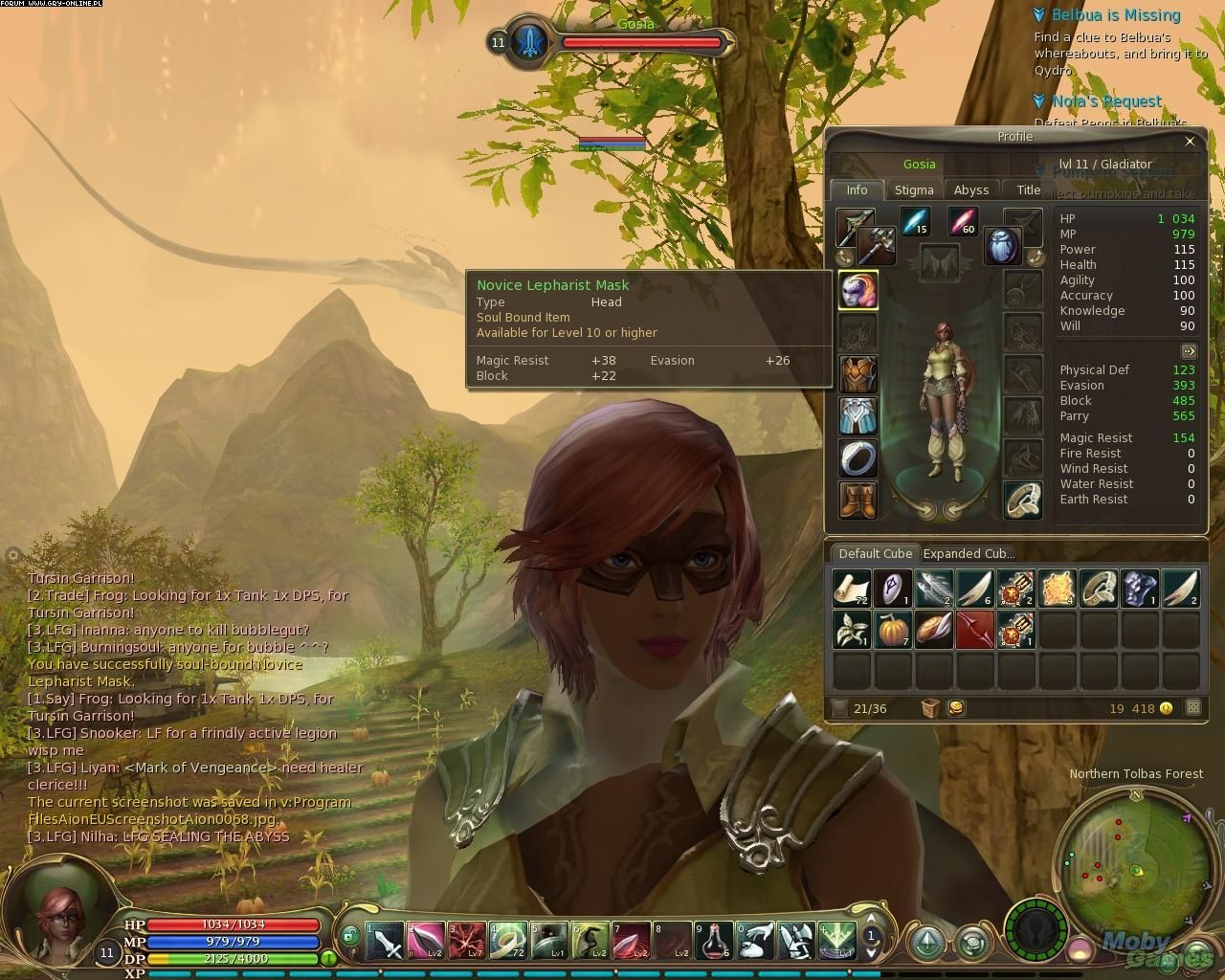1225x980 pixels.
Task: Select the Default Cube tab
Action: (x=875, y=553)
